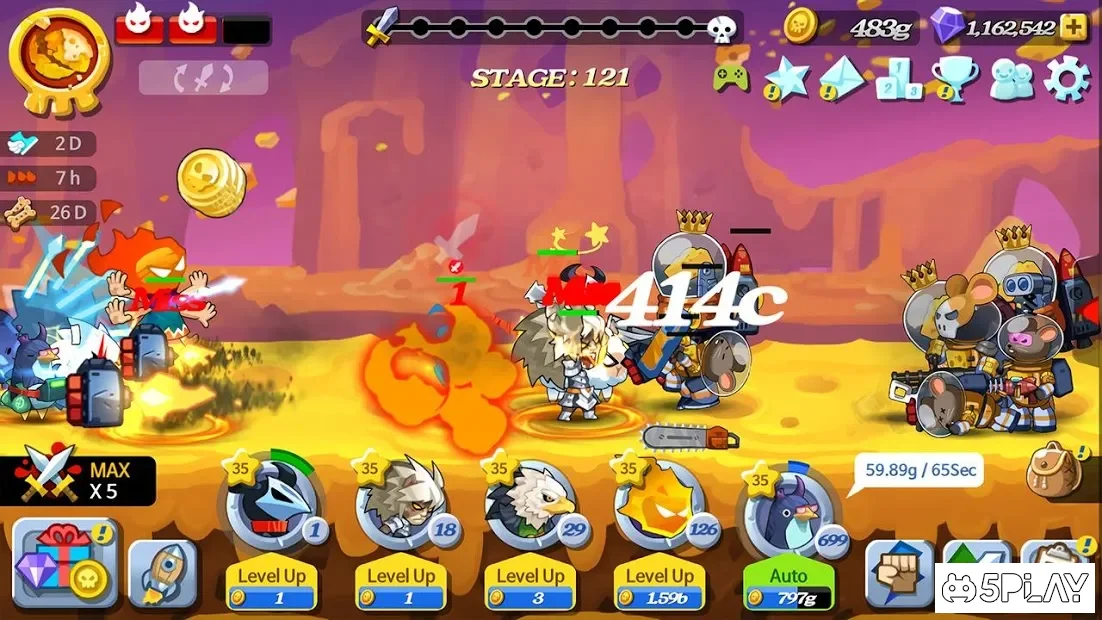Level up the dark knight hero

pos(271,586)
